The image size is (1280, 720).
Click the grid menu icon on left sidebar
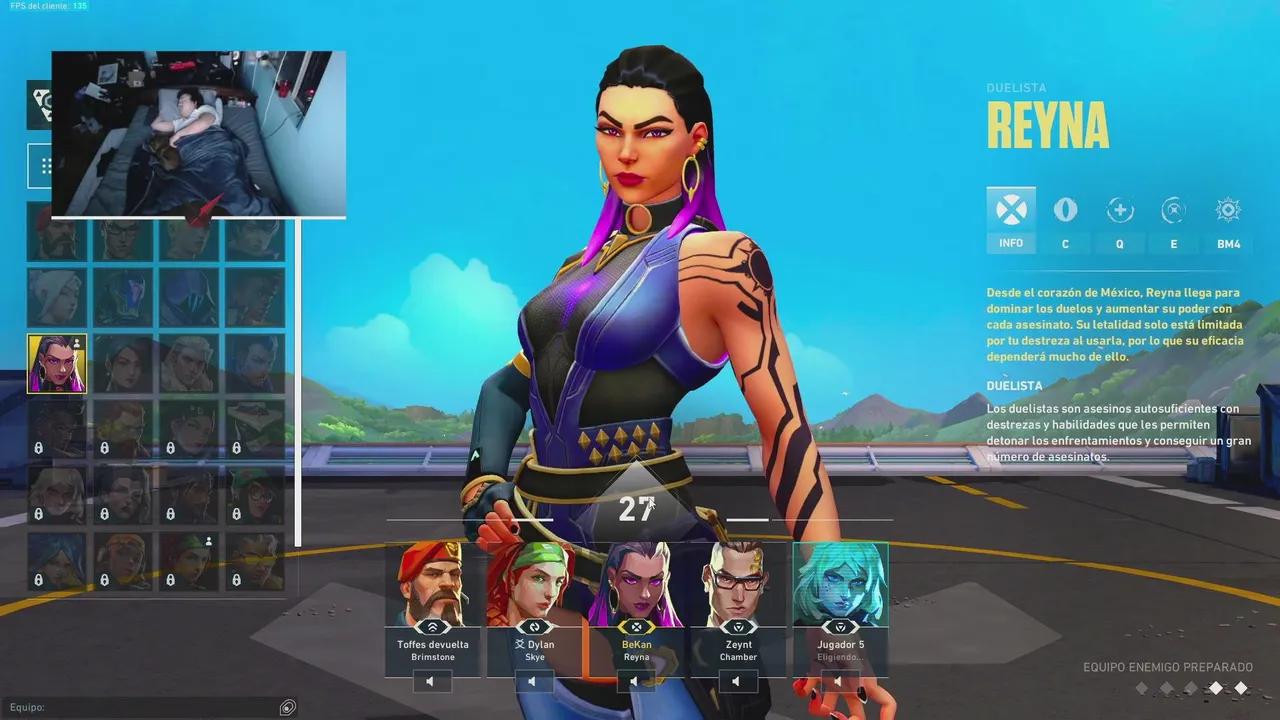point(45,165)
